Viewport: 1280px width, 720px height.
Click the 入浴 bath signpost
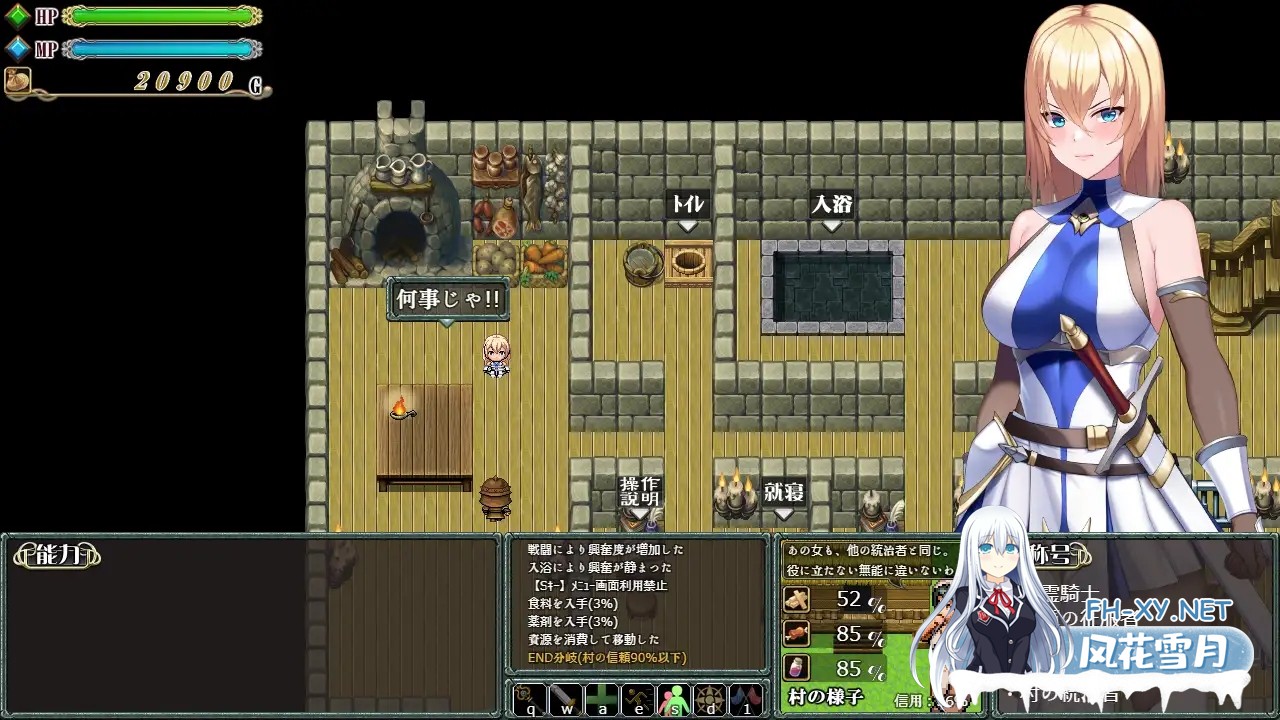831,204
